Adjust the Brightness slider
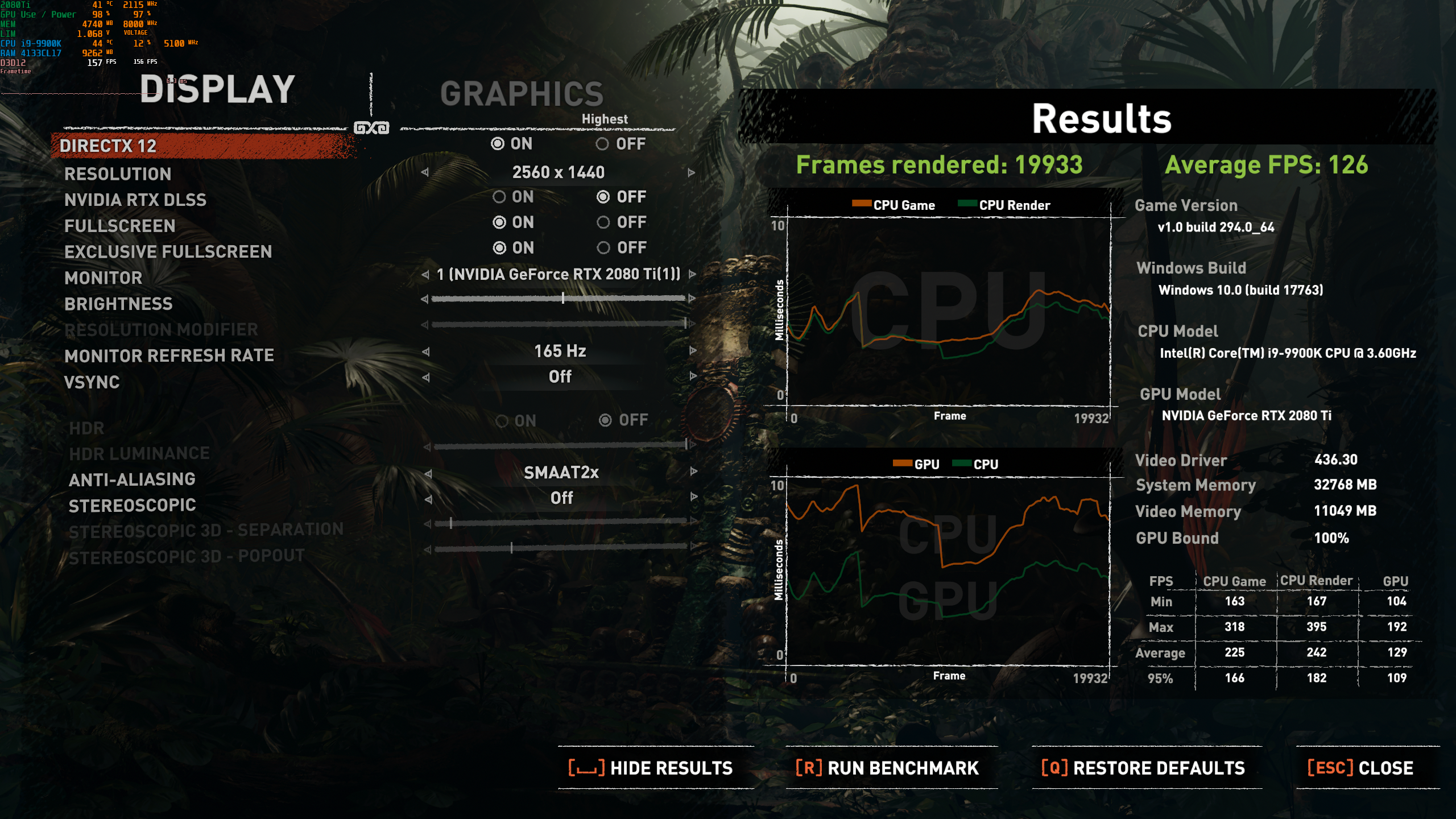 562,296
